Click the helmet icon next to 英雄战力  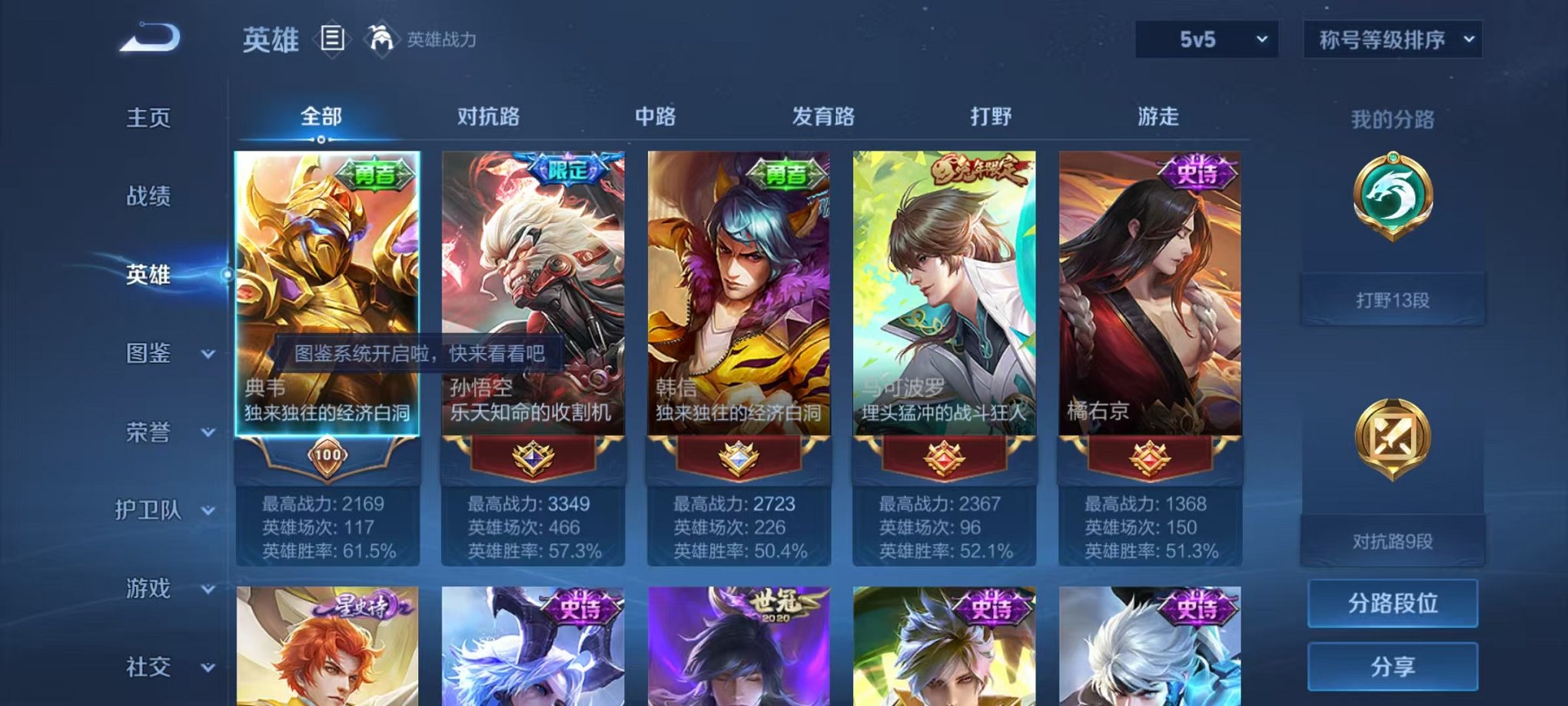(x=383, y=37)
